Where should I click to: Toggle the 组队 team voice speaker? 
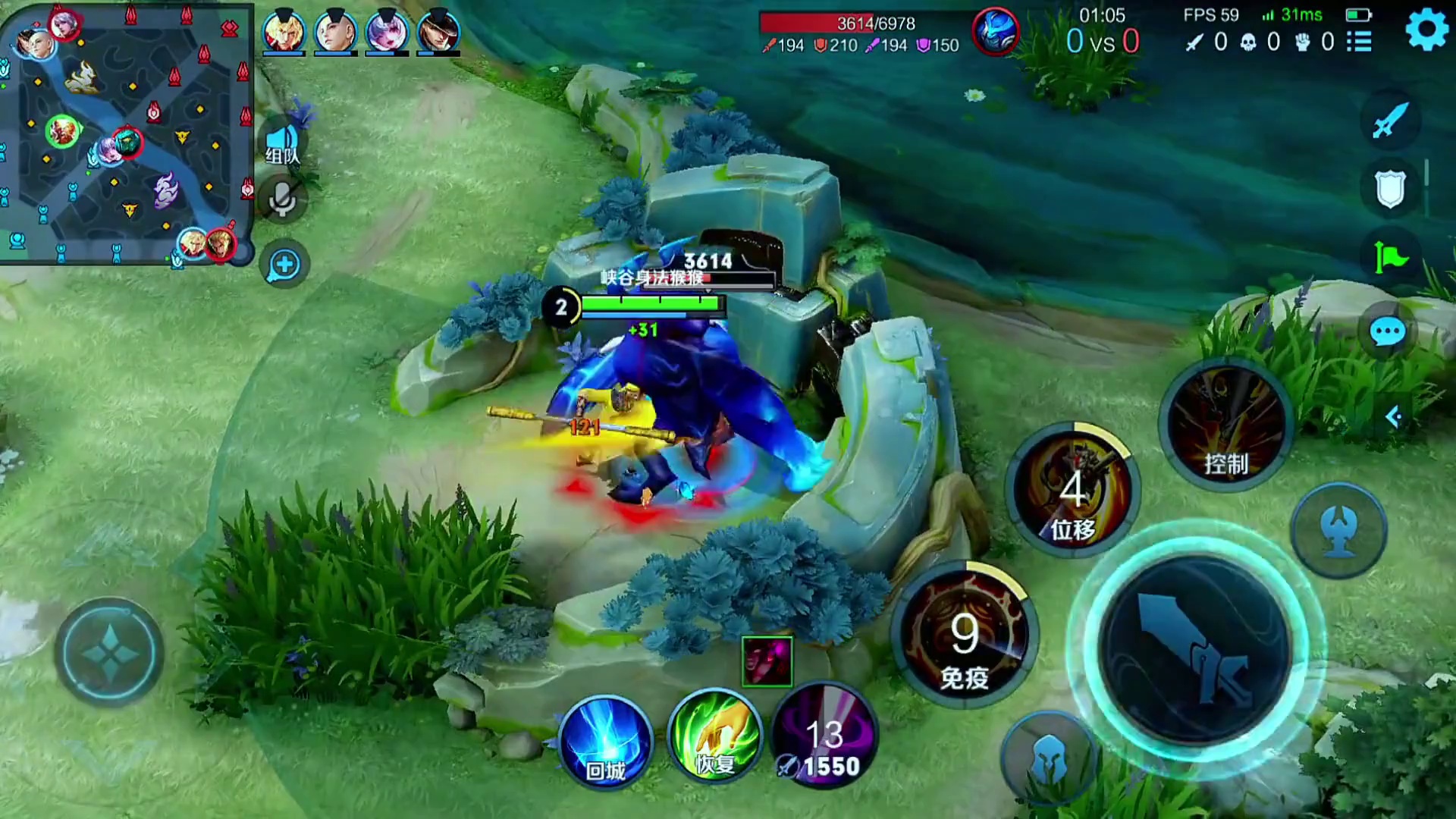tap(283, 144)
